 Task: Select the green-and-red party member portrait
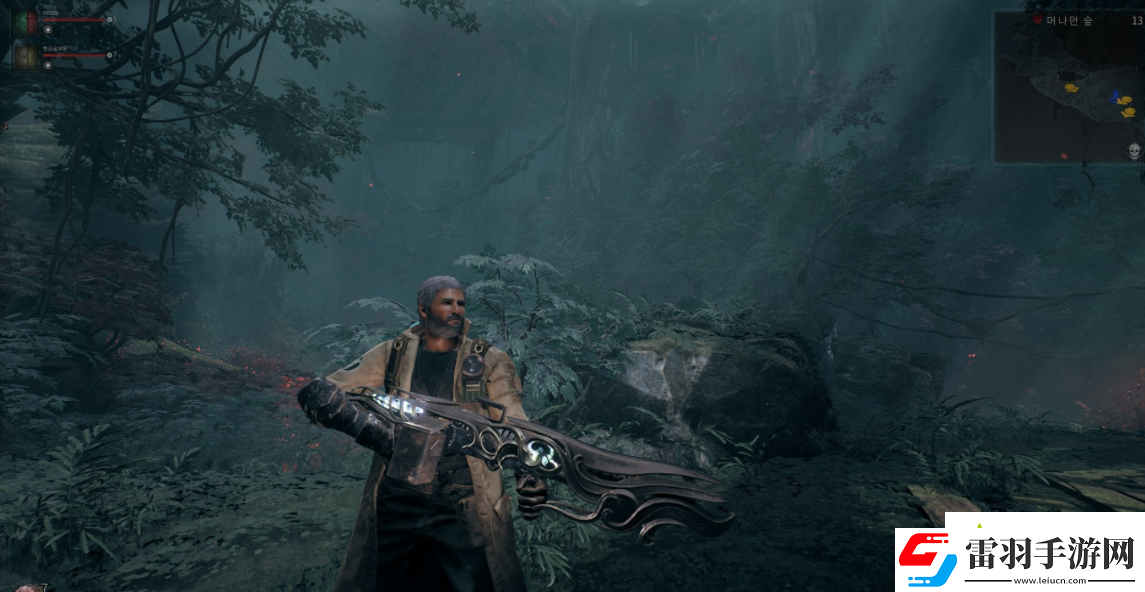coord(26,21)
